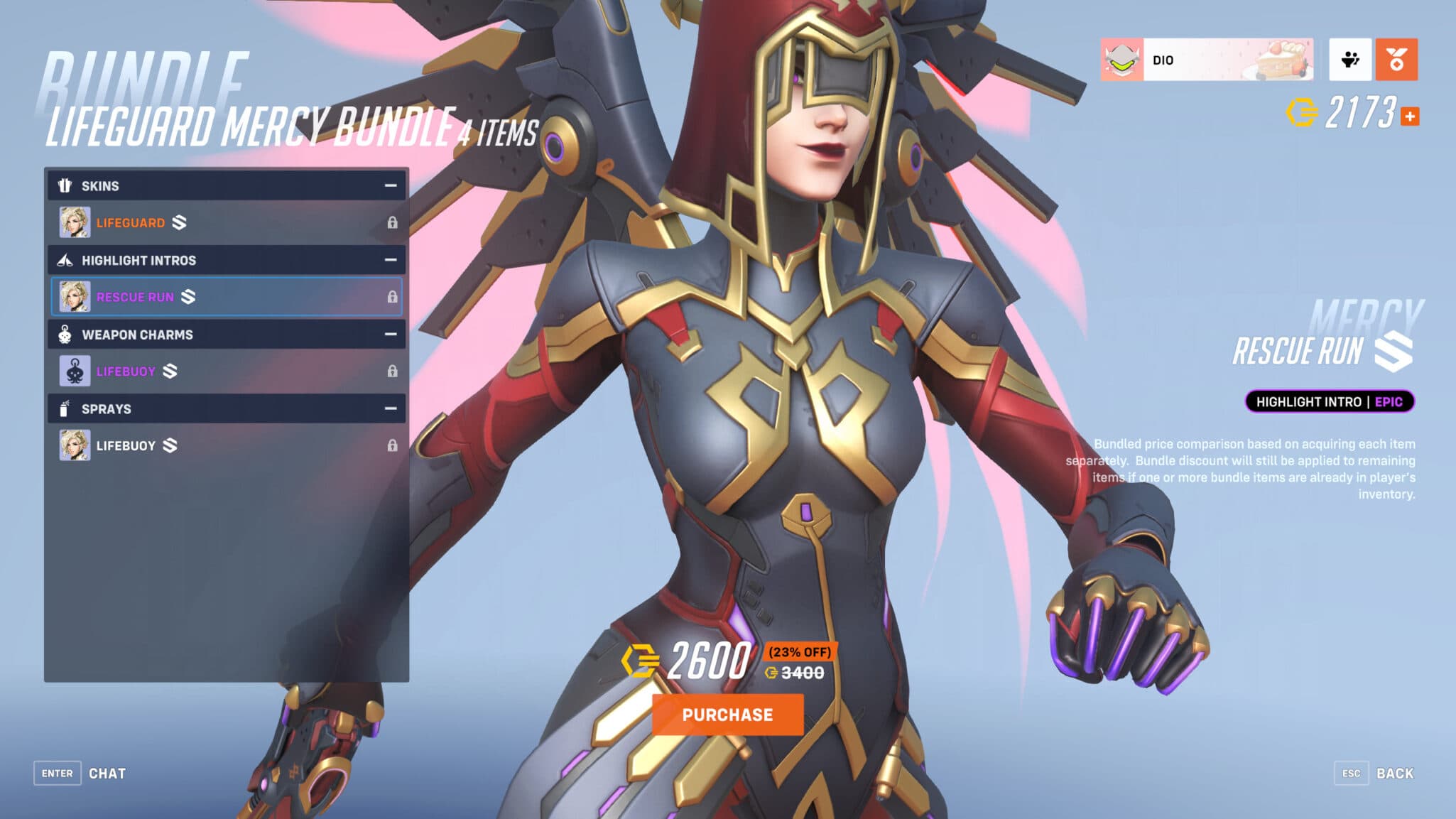Collapse the Skins section
This screenshot has width=1456, height=819.
click(389, 185)
